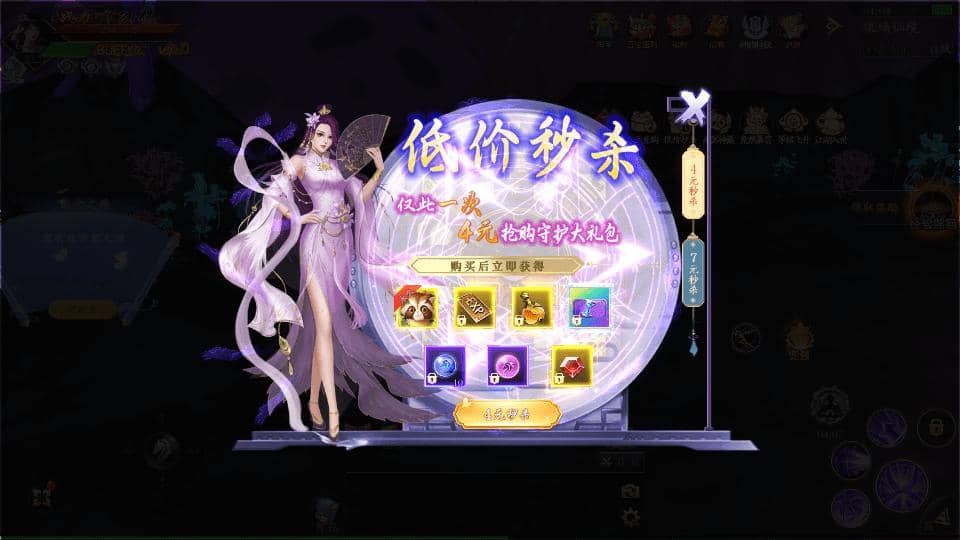Screen dimensions: 960x540
Task: Inspect the blue orb reward item
Action: point(444,365)
